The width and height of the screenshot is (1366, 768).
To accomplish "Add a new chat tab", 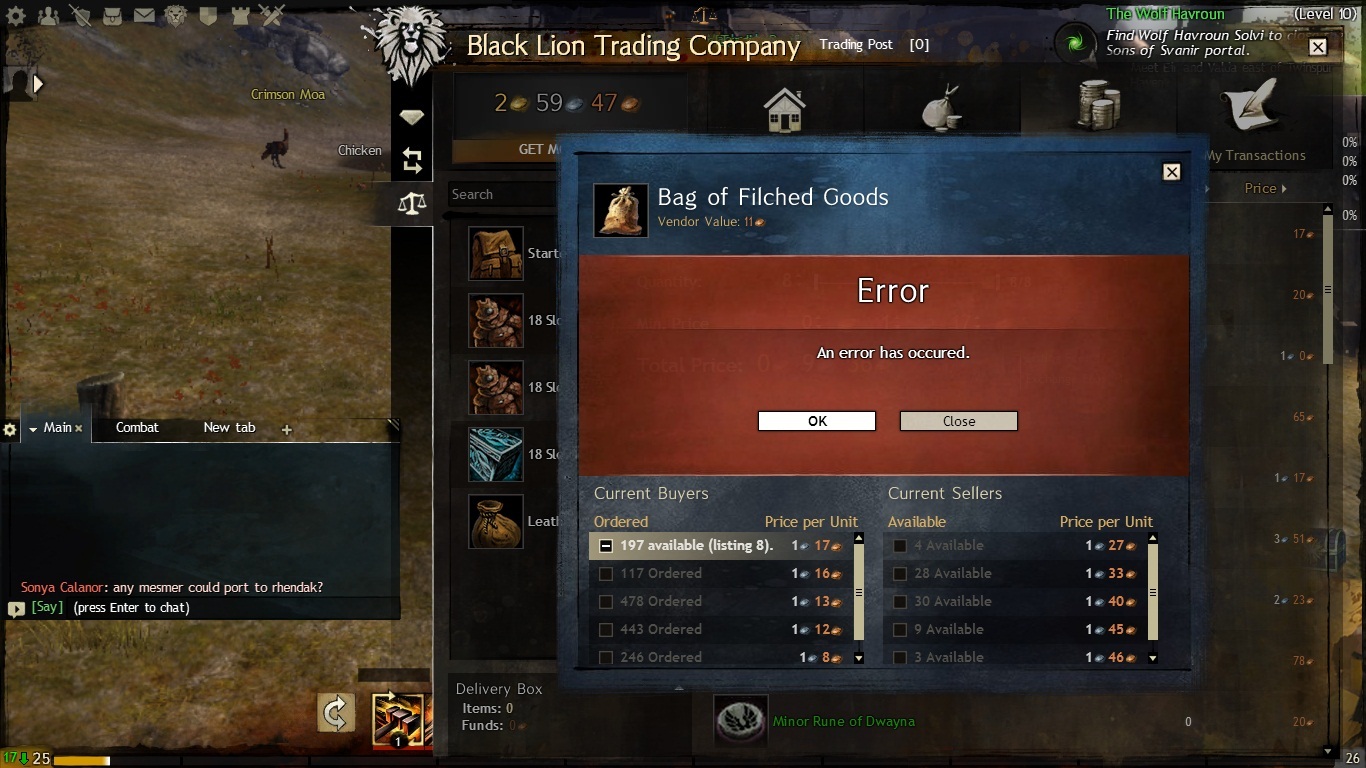I will (287, 429).
